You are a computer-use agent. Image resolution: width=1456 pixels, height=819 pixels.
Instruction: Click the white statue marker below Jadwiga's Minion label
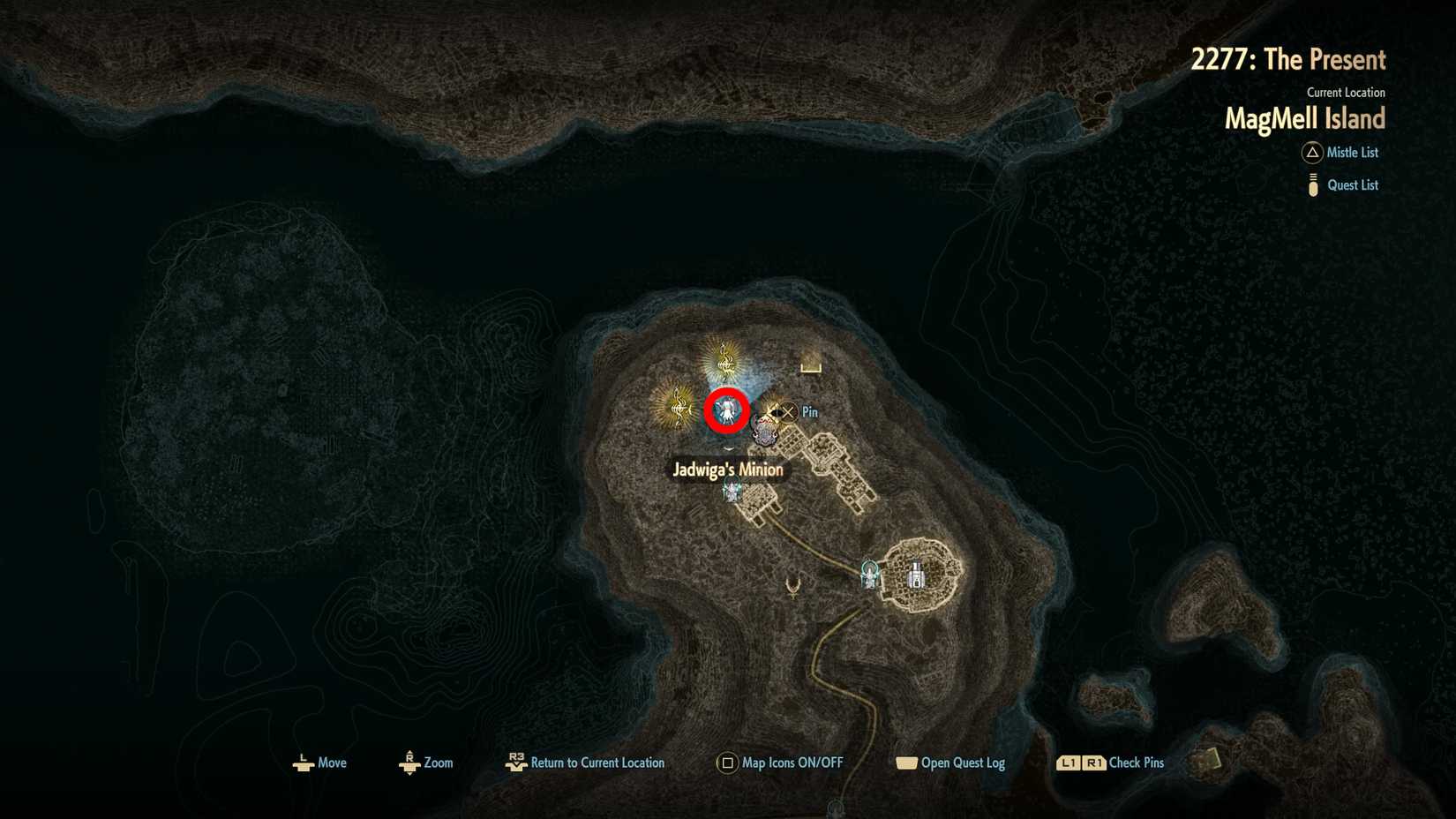(x=732, y=491)
